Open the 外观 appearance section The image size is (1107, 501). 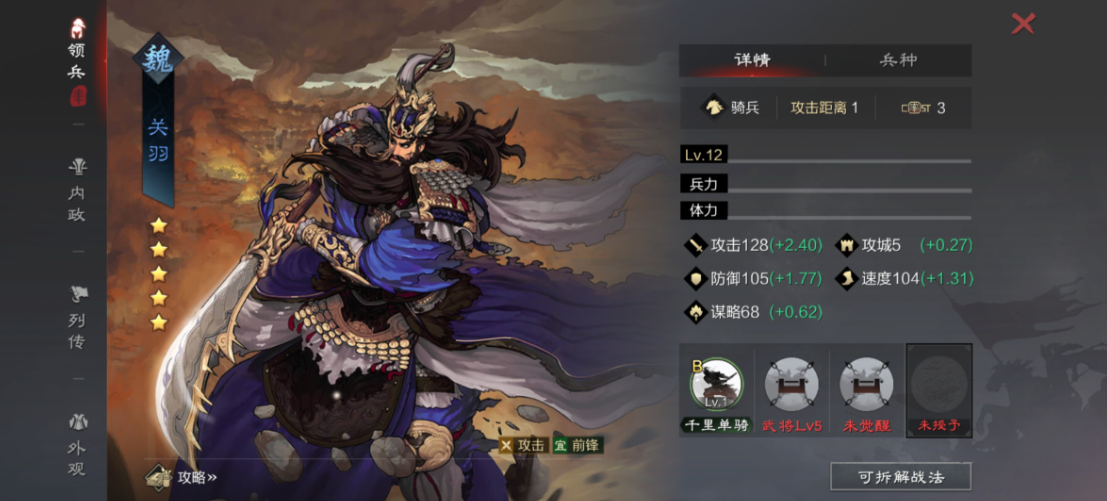77,445
